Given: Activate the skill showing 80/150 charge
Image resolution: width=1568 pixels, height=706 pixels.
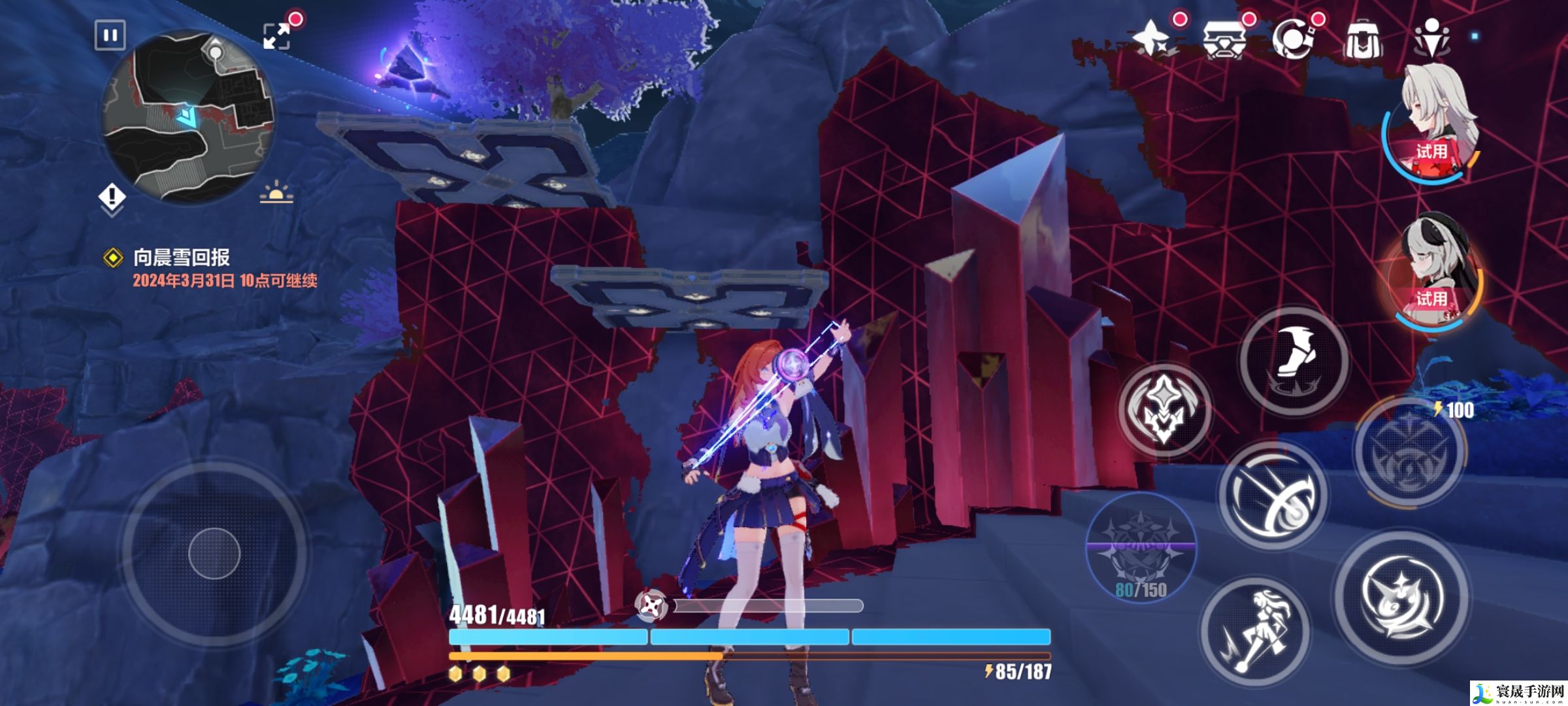Looking at the screenshot, I should 1141,548.
